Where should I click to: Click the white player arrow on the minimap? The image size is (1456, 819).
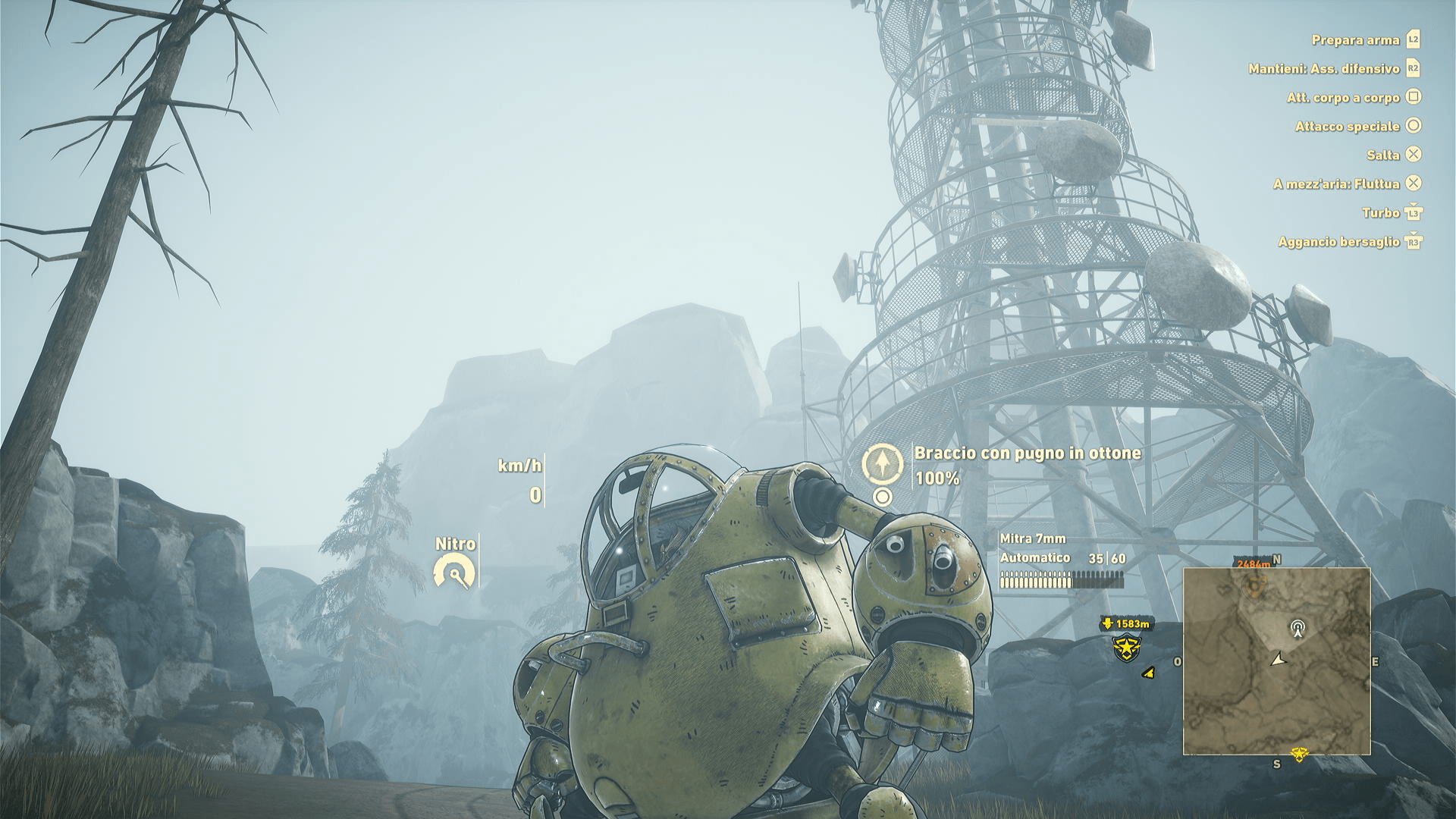(x=1279, y=660)
